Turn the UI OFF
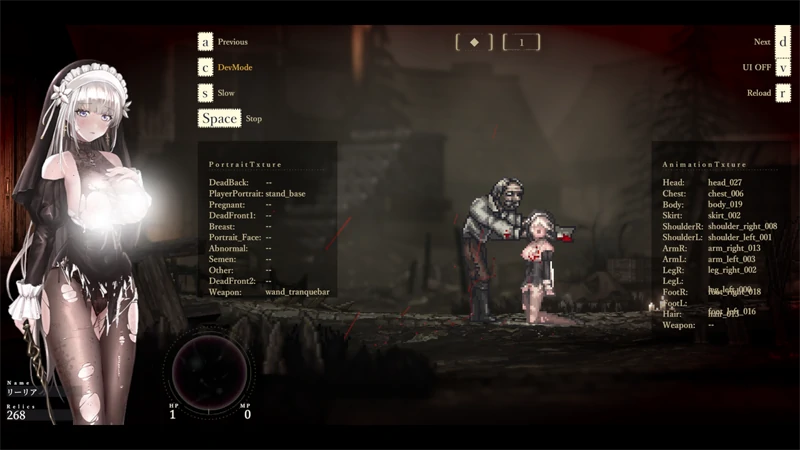Image resolution: width=800 pixels, height=450 pixels. (x=783, y=67)
